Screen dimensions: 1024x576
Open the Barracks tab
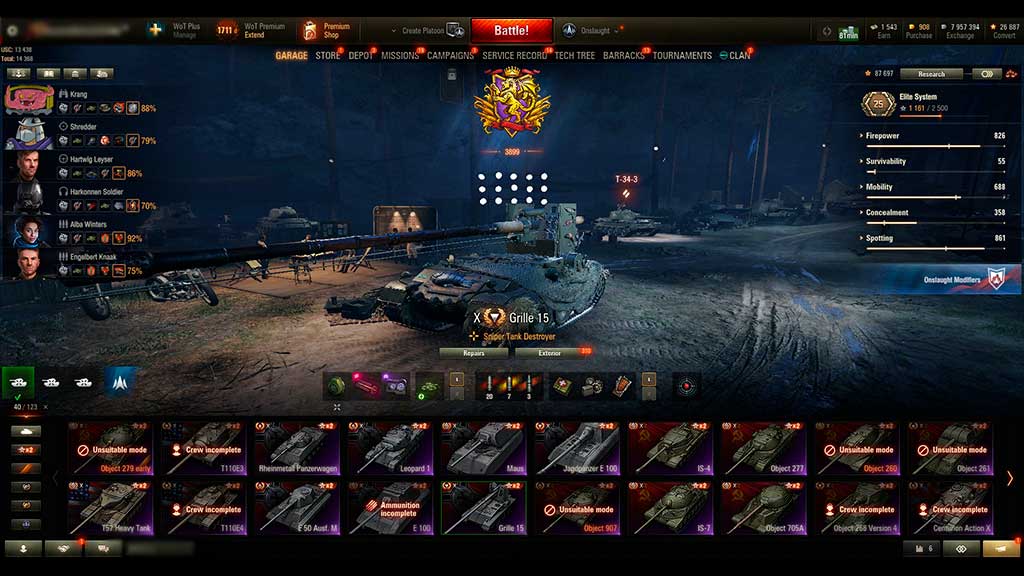pos(624,56)
